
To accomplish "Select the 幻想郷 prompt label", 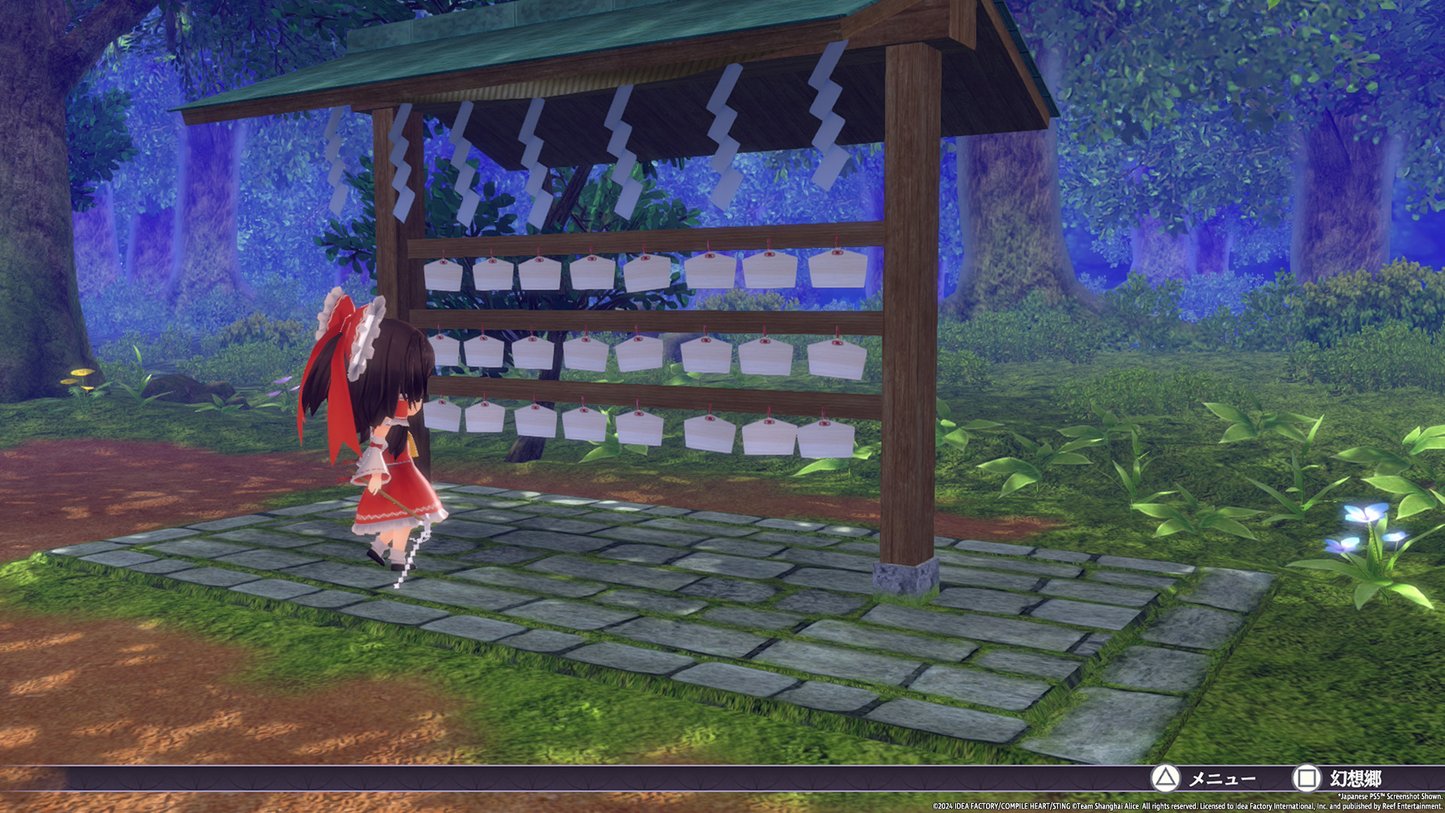I will coord(1356,778).
